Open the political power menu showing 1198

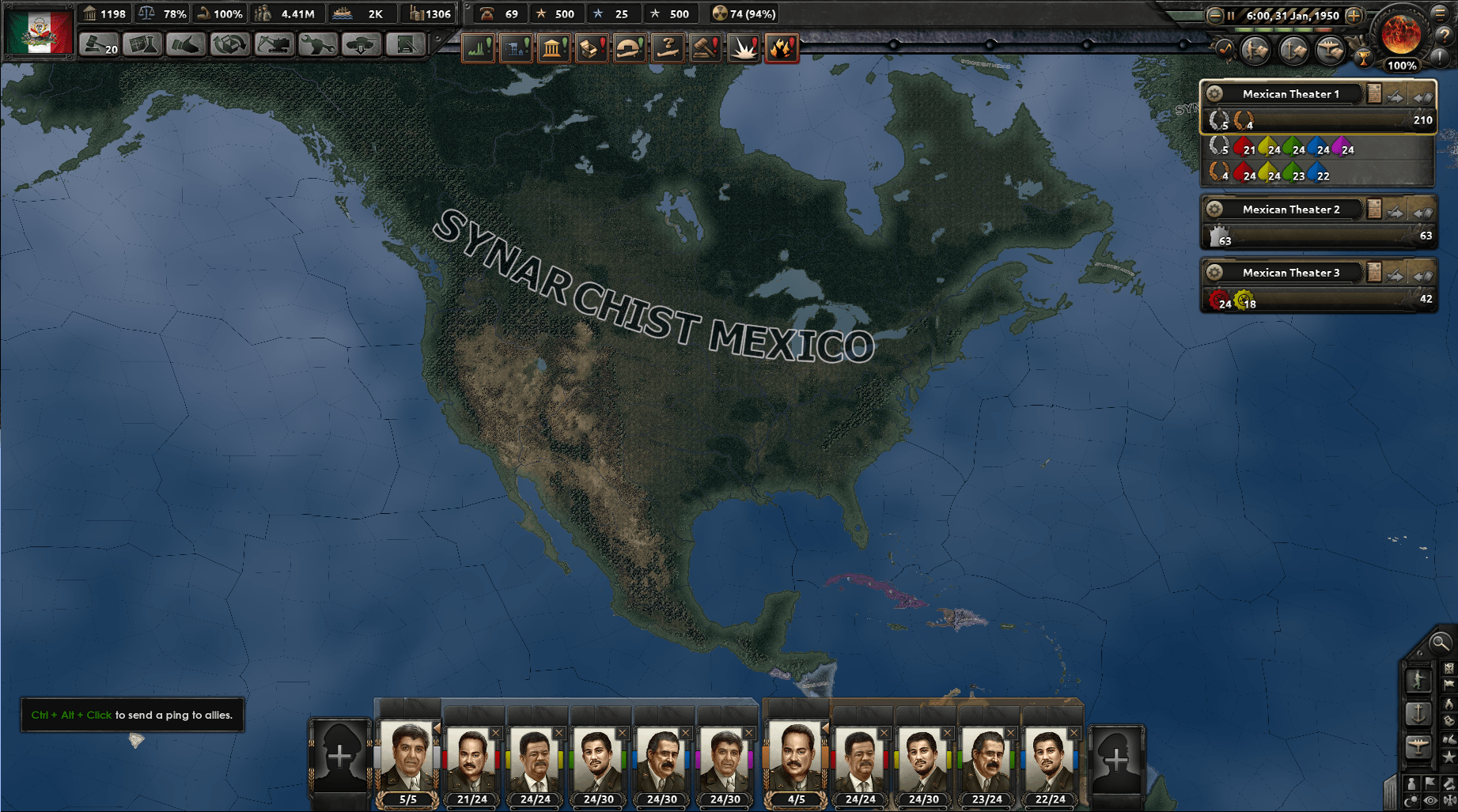click(104, 13)
